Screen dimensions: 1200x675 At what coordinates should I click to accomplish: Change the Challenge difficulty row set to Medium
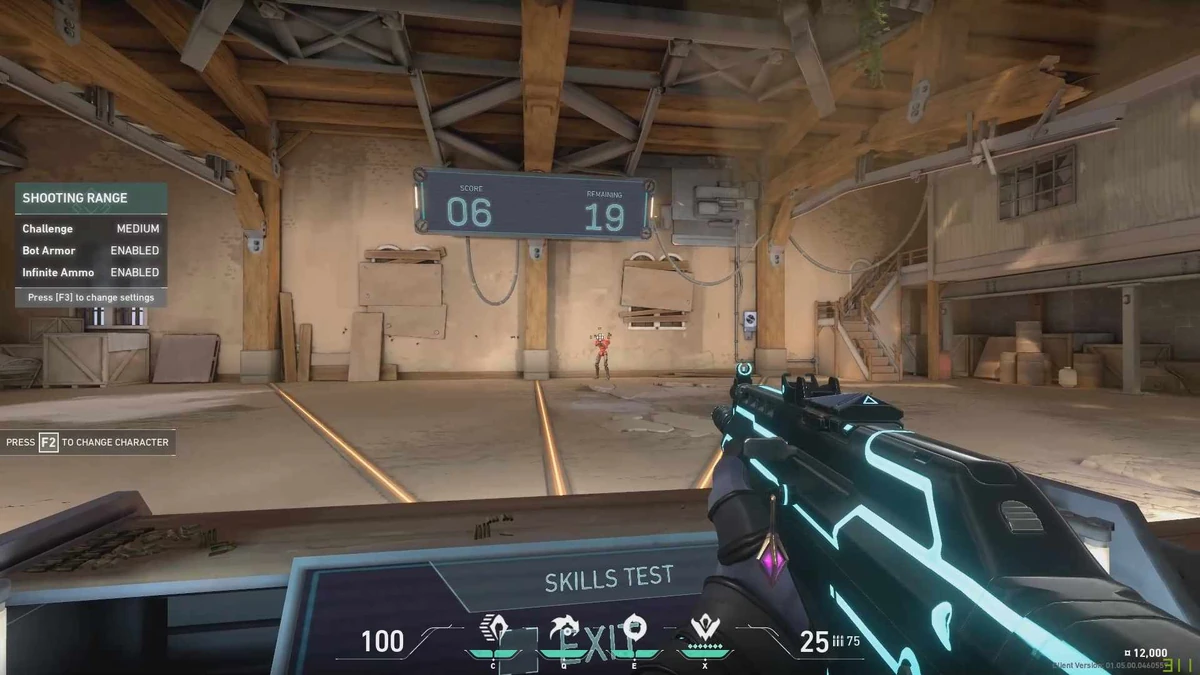click(90, 229)
